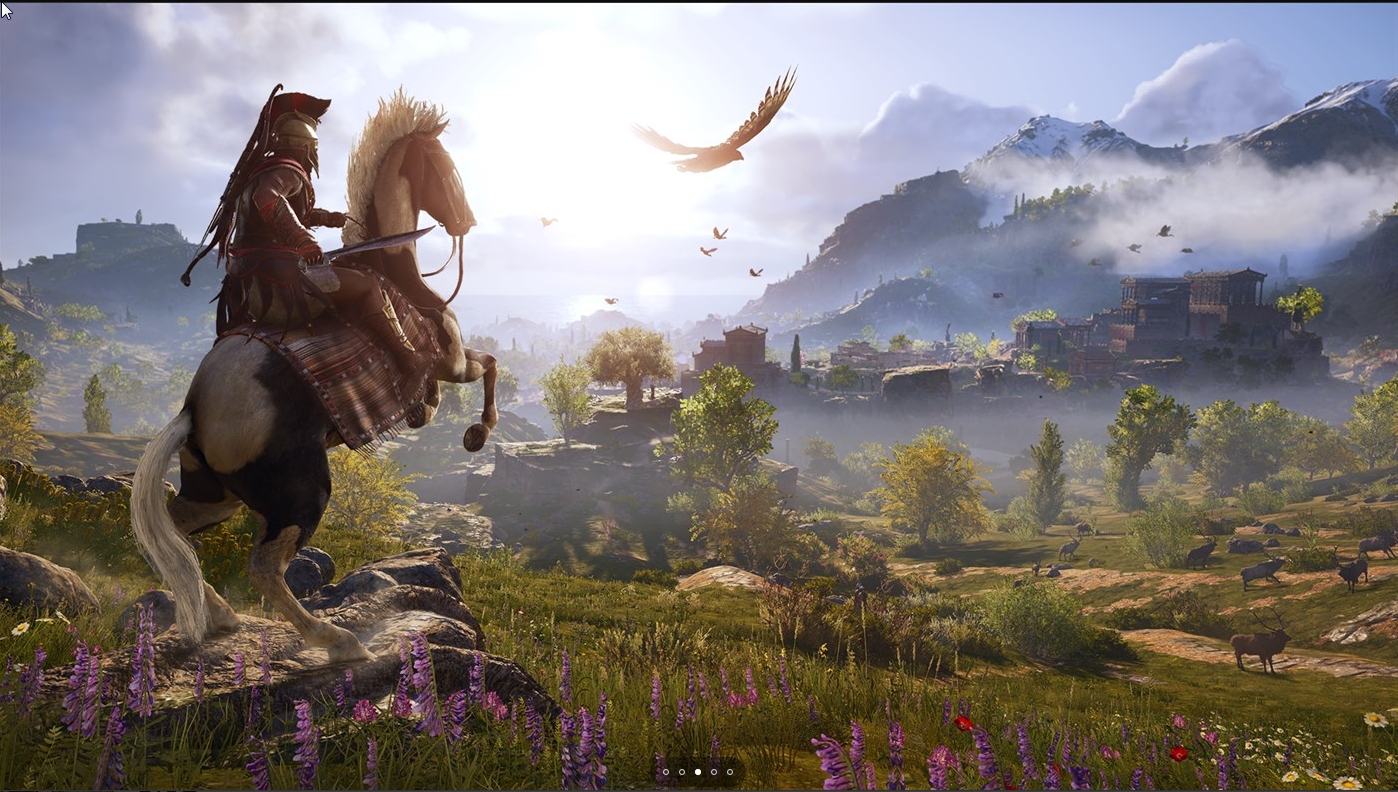Show the fourth image via pagination dot
This screenshot has width=1398, height=792.
pos(714,772)
